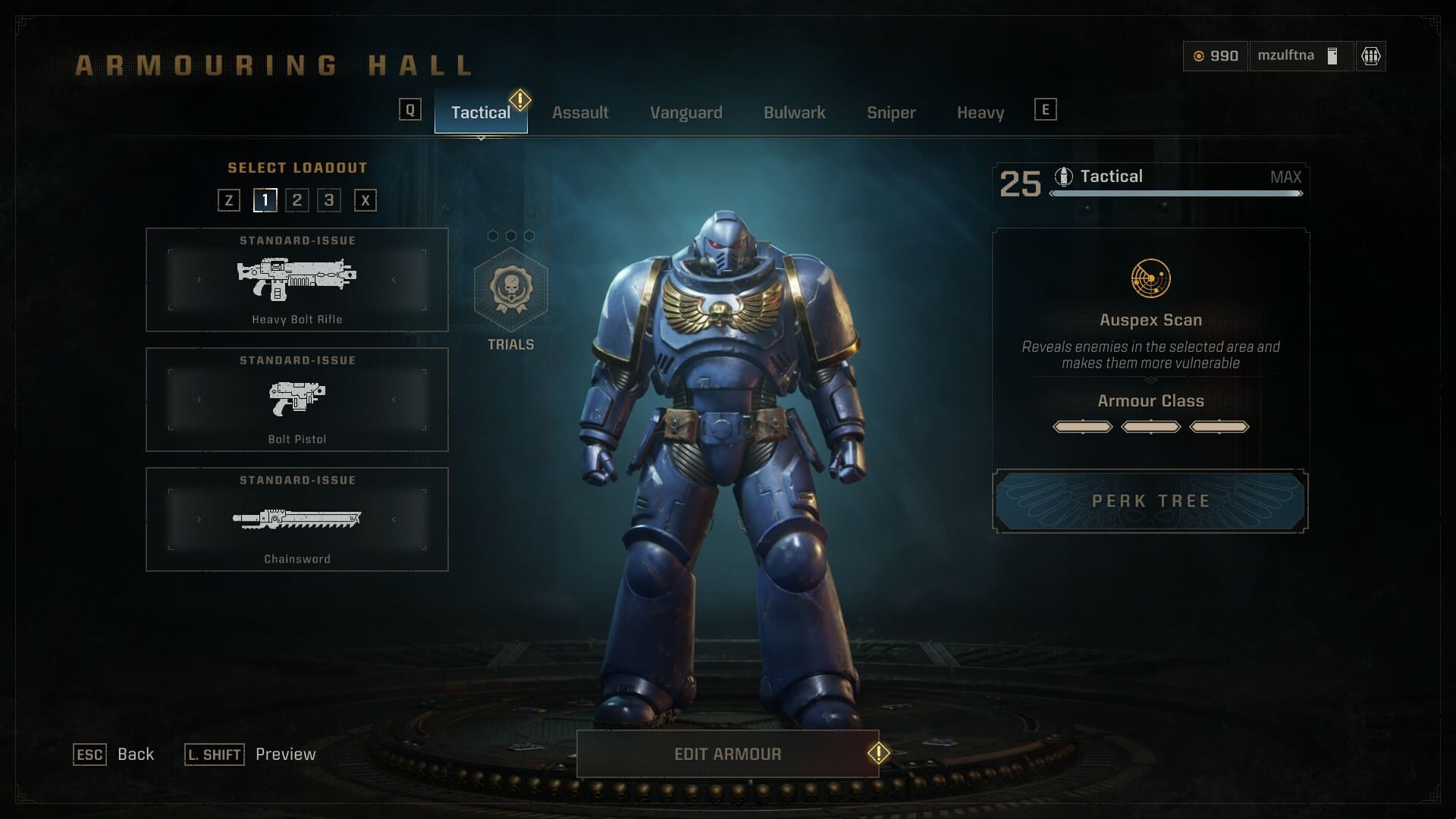Open the Sniper class tab
Image resolution: width=1456 pixels, height=819 pixels.
[x=891, y=112]
